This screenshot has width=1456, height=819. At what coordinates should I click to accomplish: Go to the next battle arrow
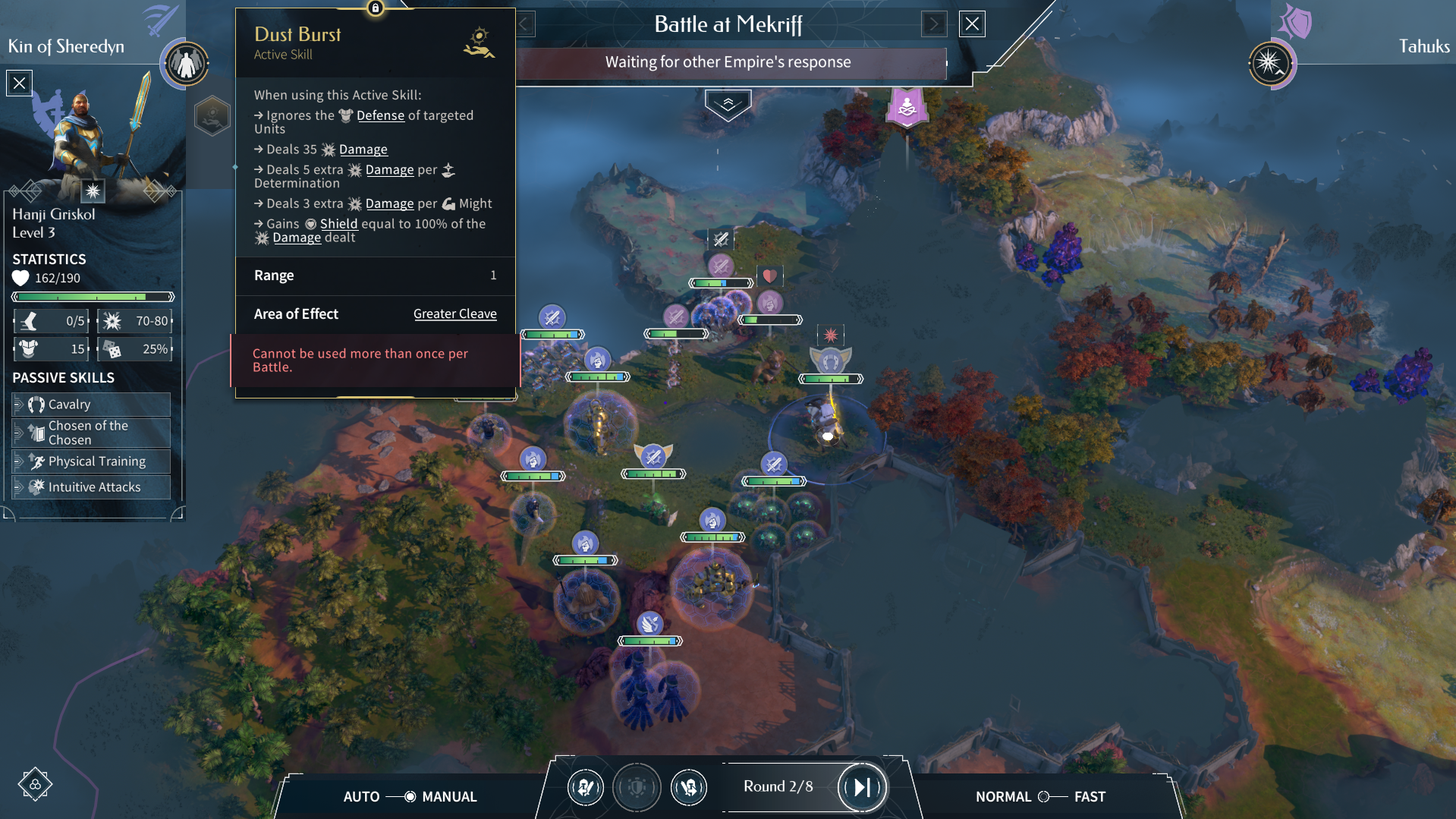[934, 24]
